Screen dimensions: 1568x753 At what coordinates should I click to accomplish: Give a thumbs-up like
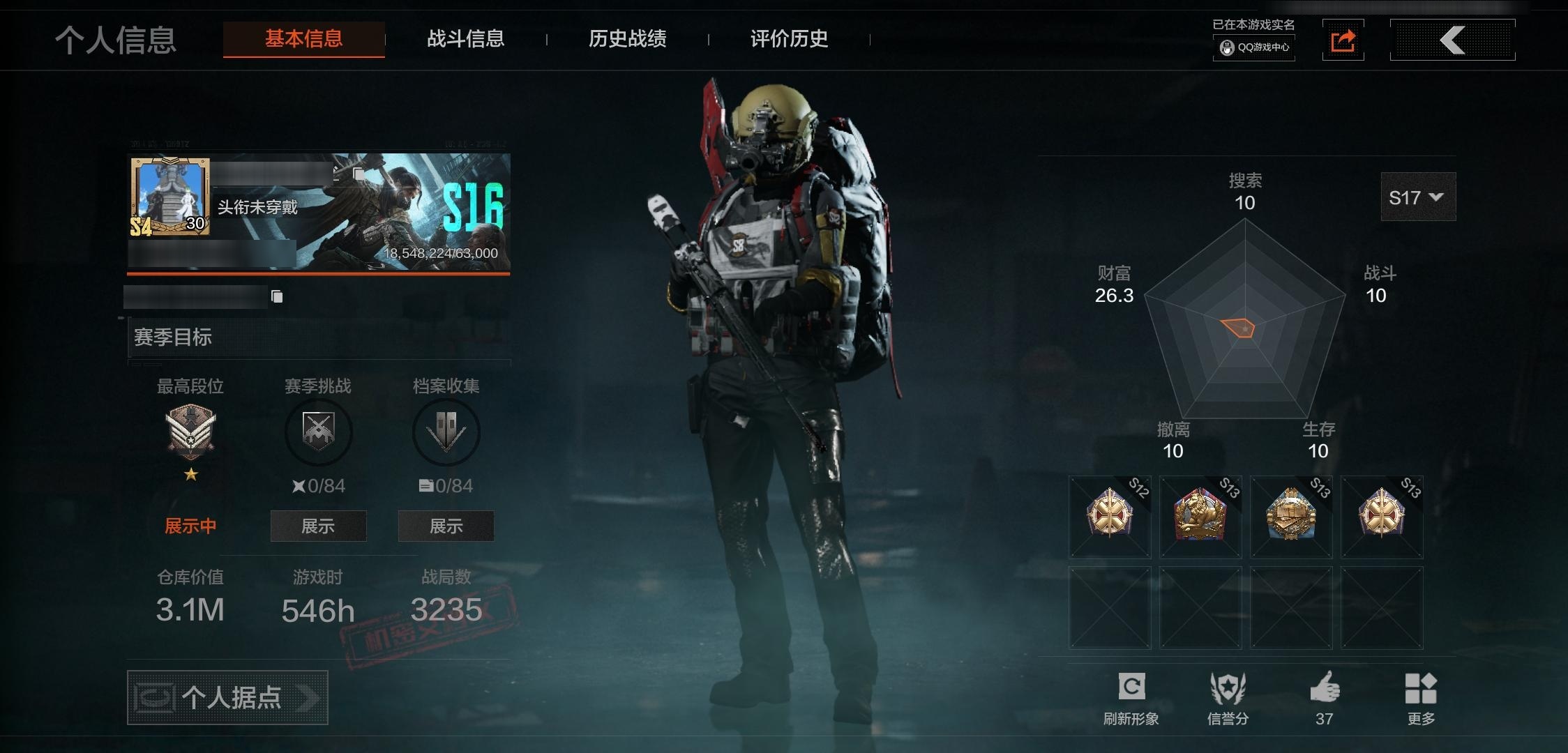click(x=1325, y=688)
